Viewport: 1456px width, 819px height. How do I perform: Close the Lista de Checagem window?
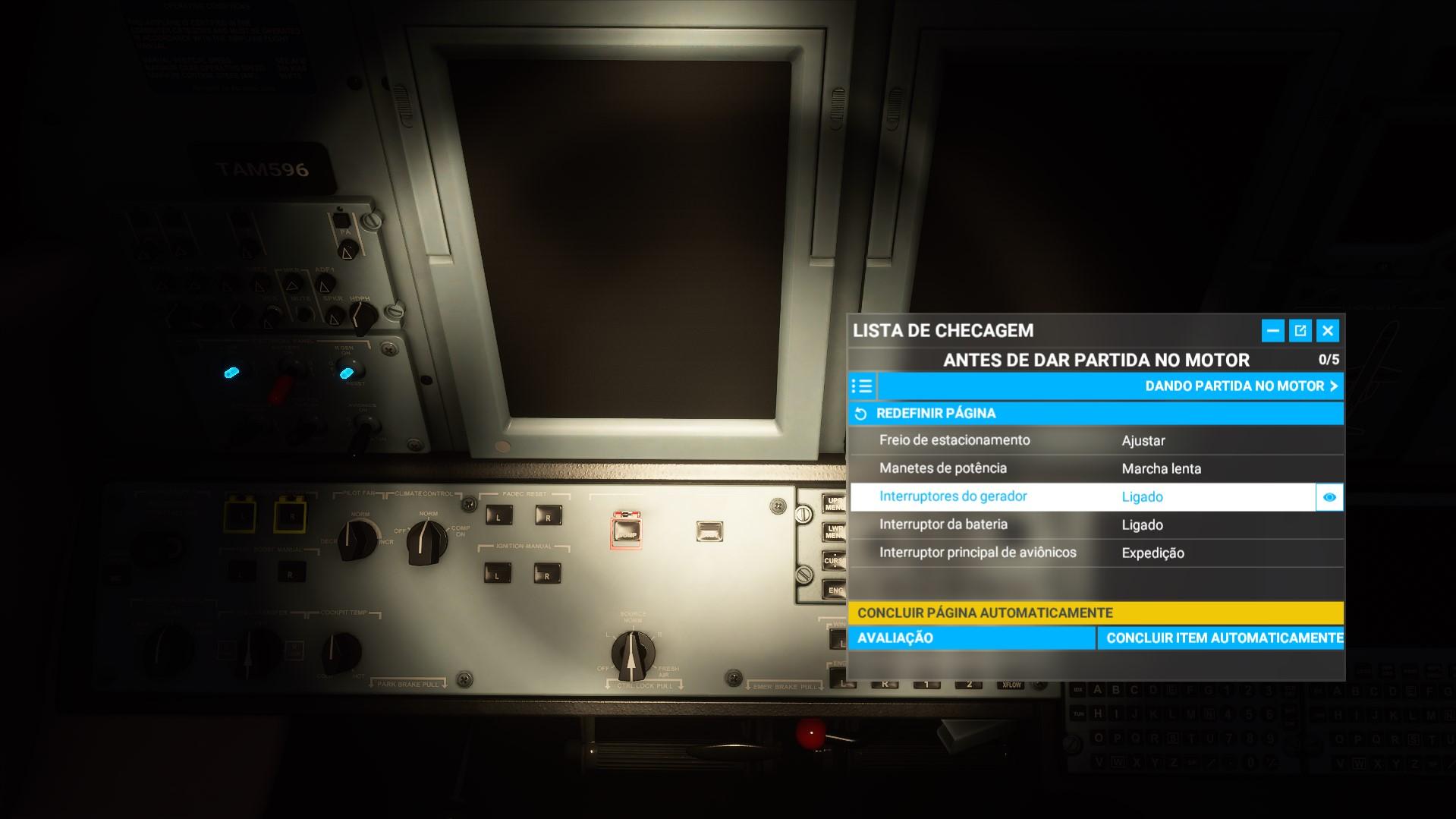(x=1328, y=330)
